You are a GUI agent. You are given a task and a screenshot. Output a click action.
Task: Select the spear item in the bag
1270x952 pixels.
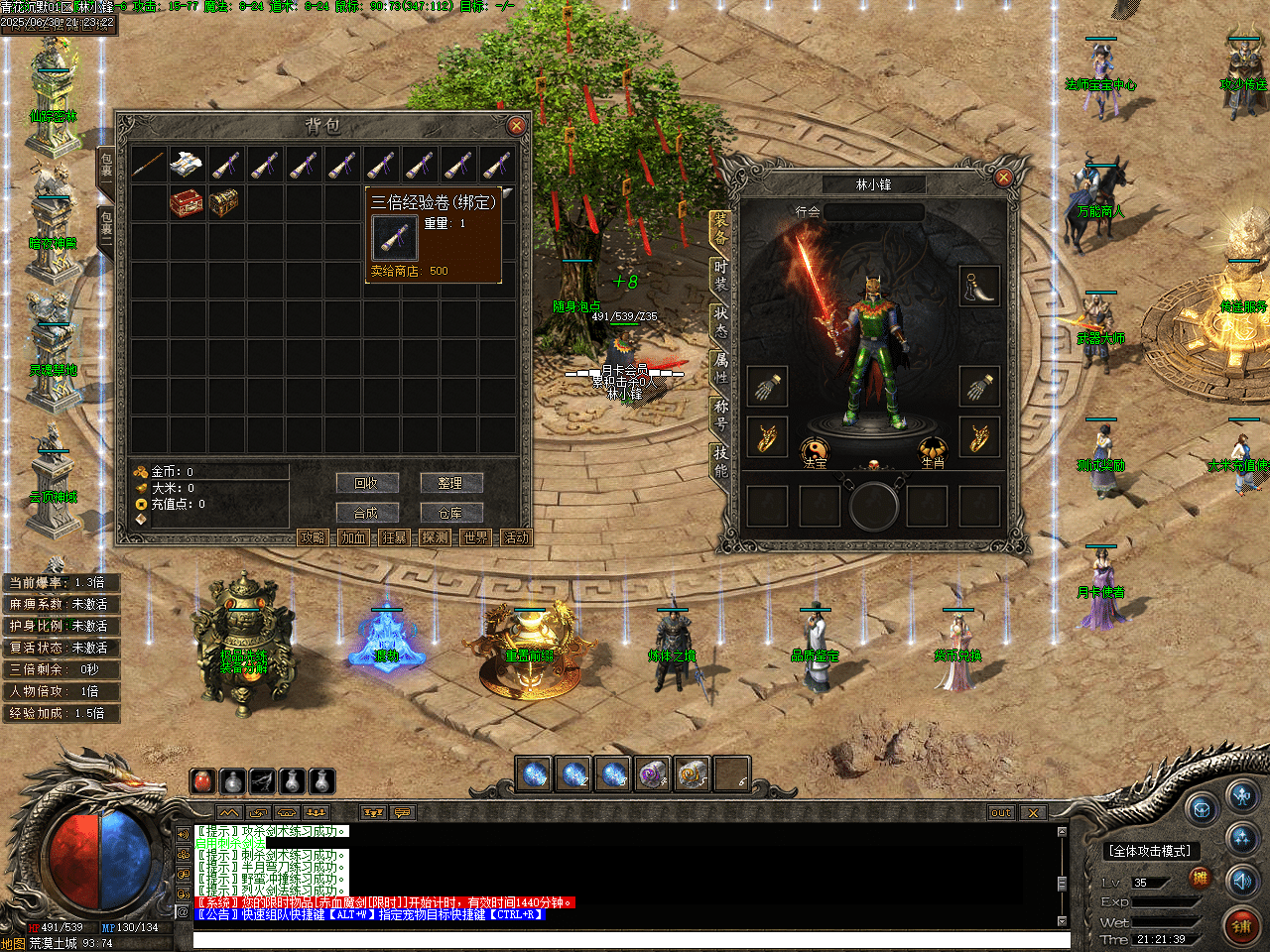[148, 165]
